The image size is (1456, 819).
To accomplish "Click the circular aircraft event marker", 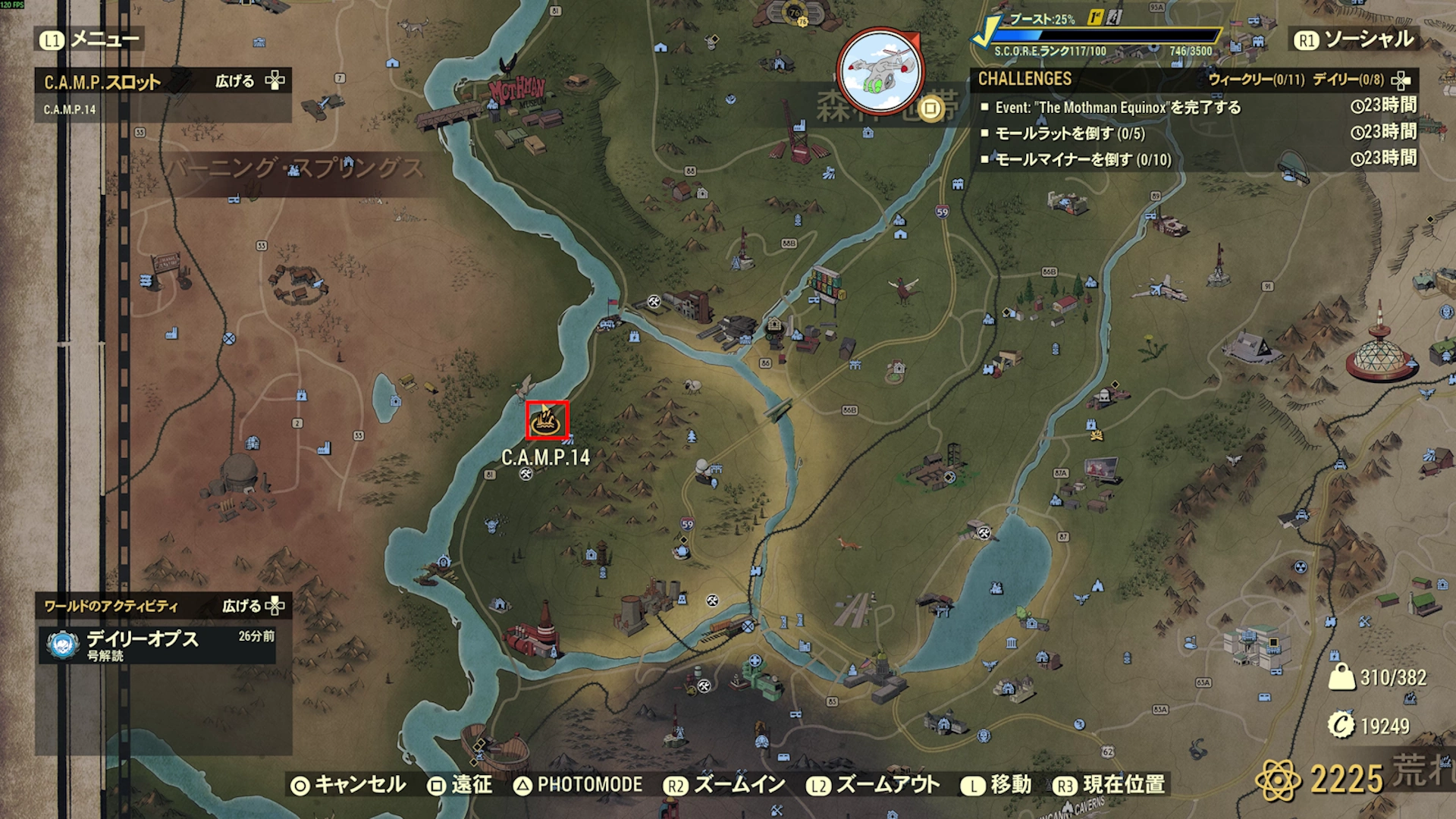I will click(x=880, y=72).
